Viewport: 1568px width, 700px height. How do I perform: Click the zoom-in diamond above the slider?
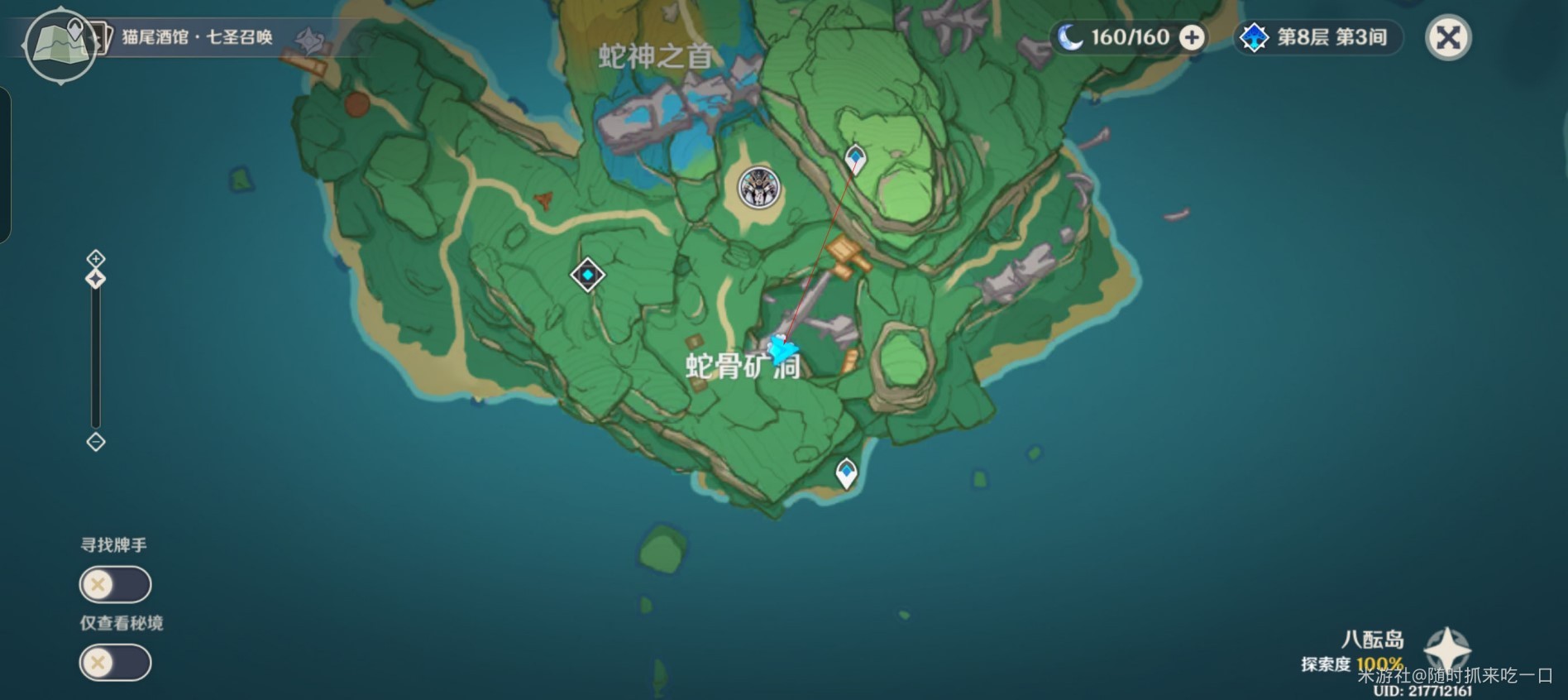coord(95,257)
